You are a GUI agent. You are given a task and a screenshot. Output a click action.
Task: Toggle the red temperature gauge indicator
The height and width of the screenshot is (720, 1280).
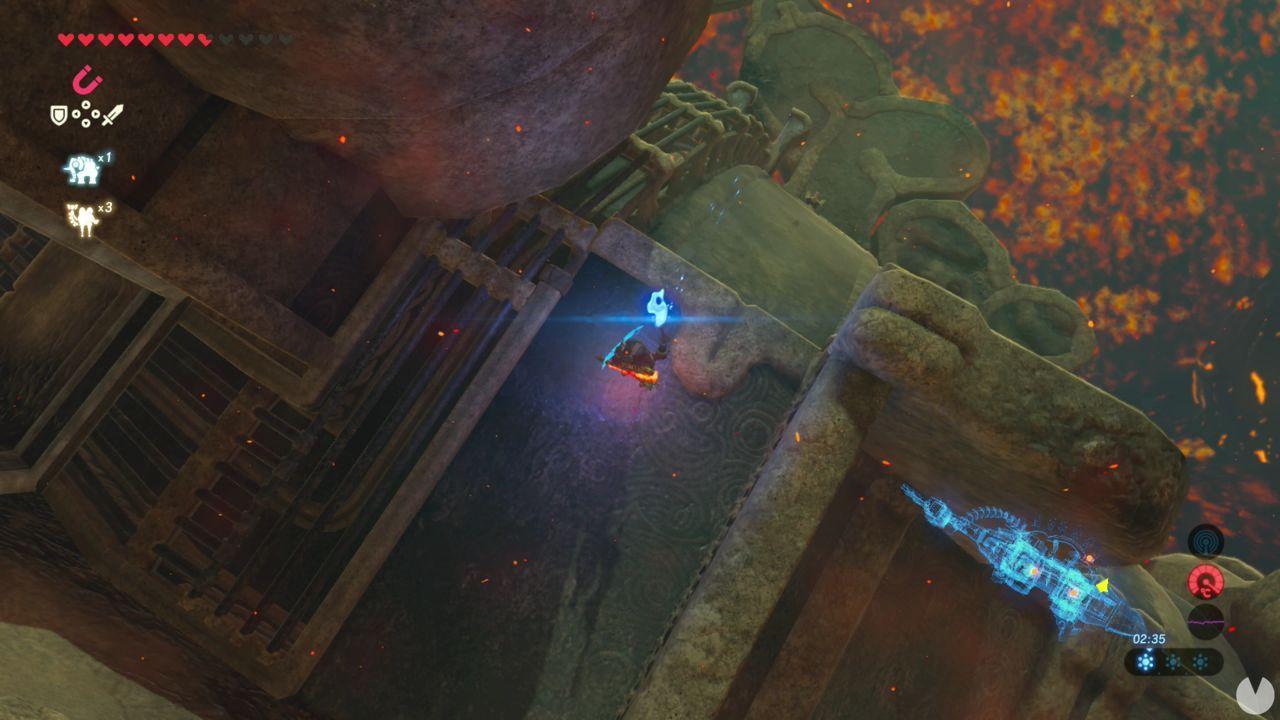click(1206, 582)
